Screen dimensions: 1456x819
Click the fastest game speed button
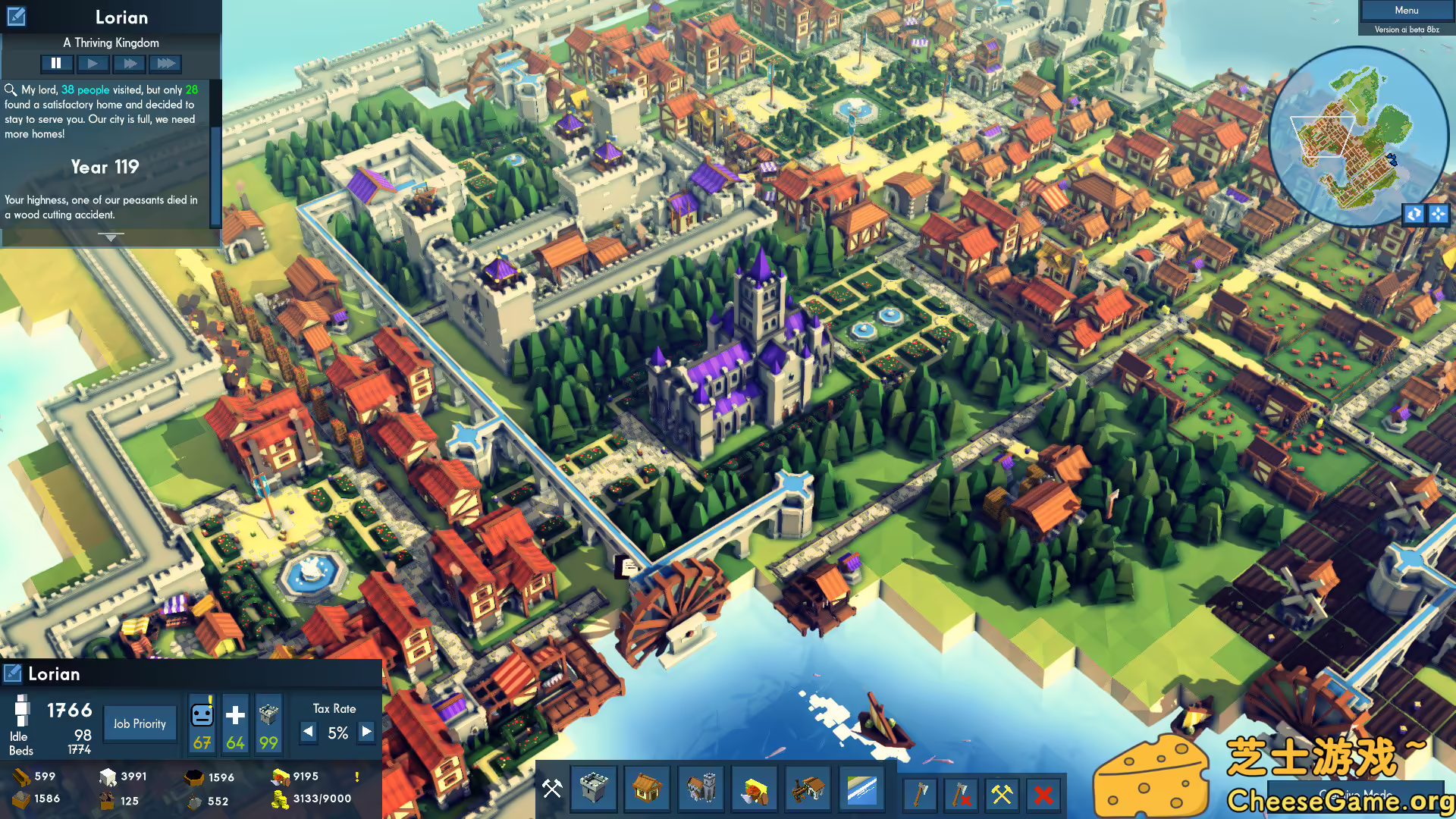[x=166, y=63]
